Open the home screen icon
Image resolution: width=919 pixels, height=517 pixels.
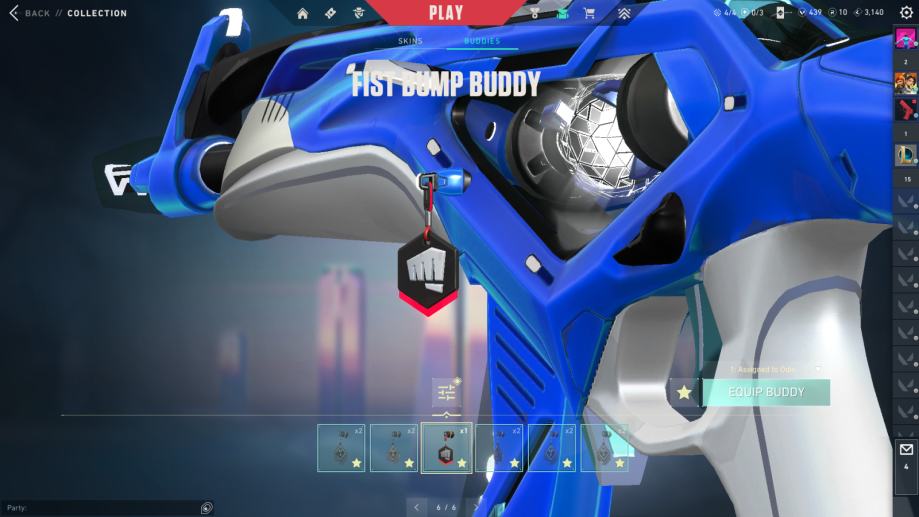pyautogui.click(x=303, y=13)
